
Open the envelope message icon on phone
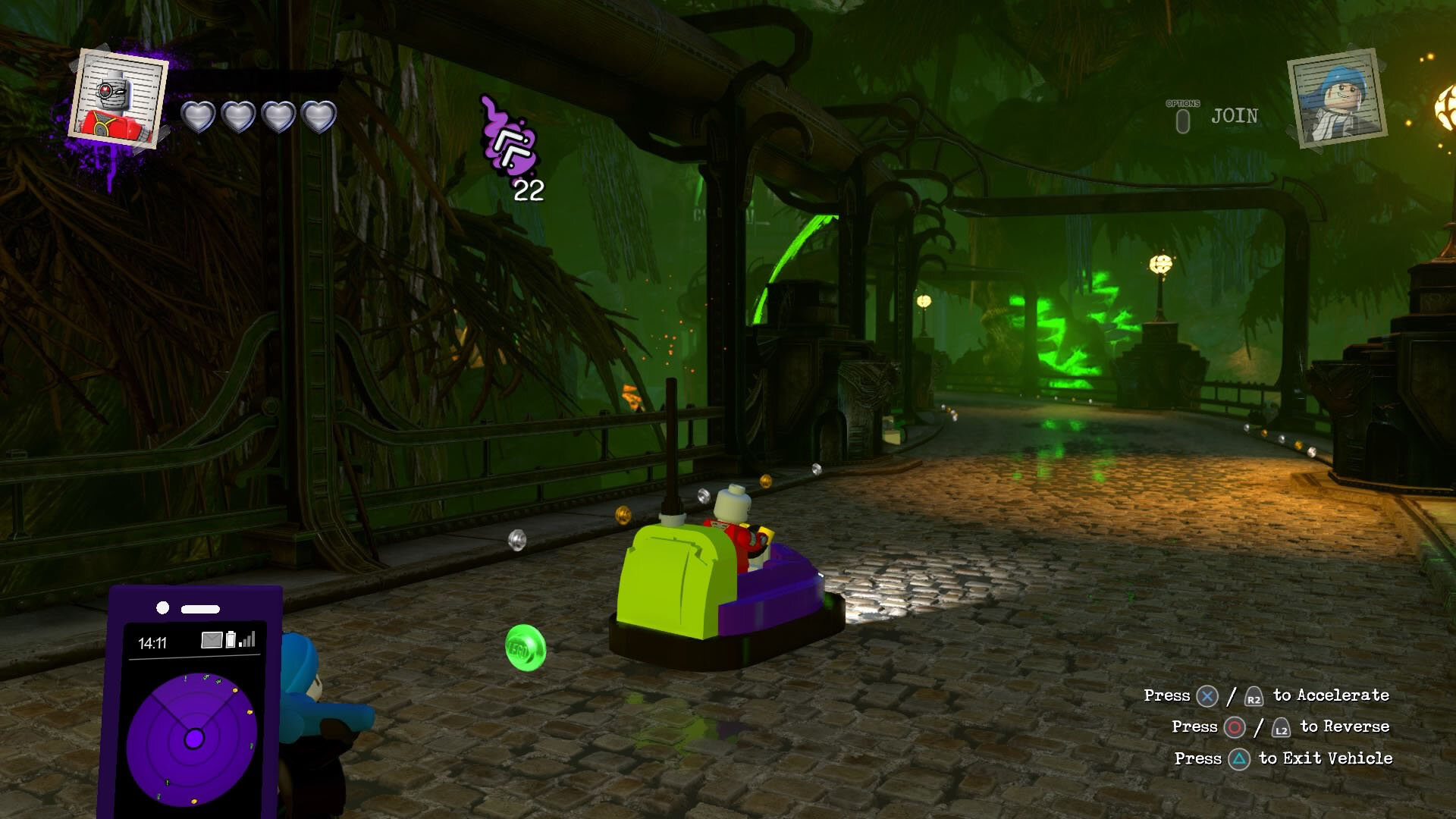tap(212, 641)
